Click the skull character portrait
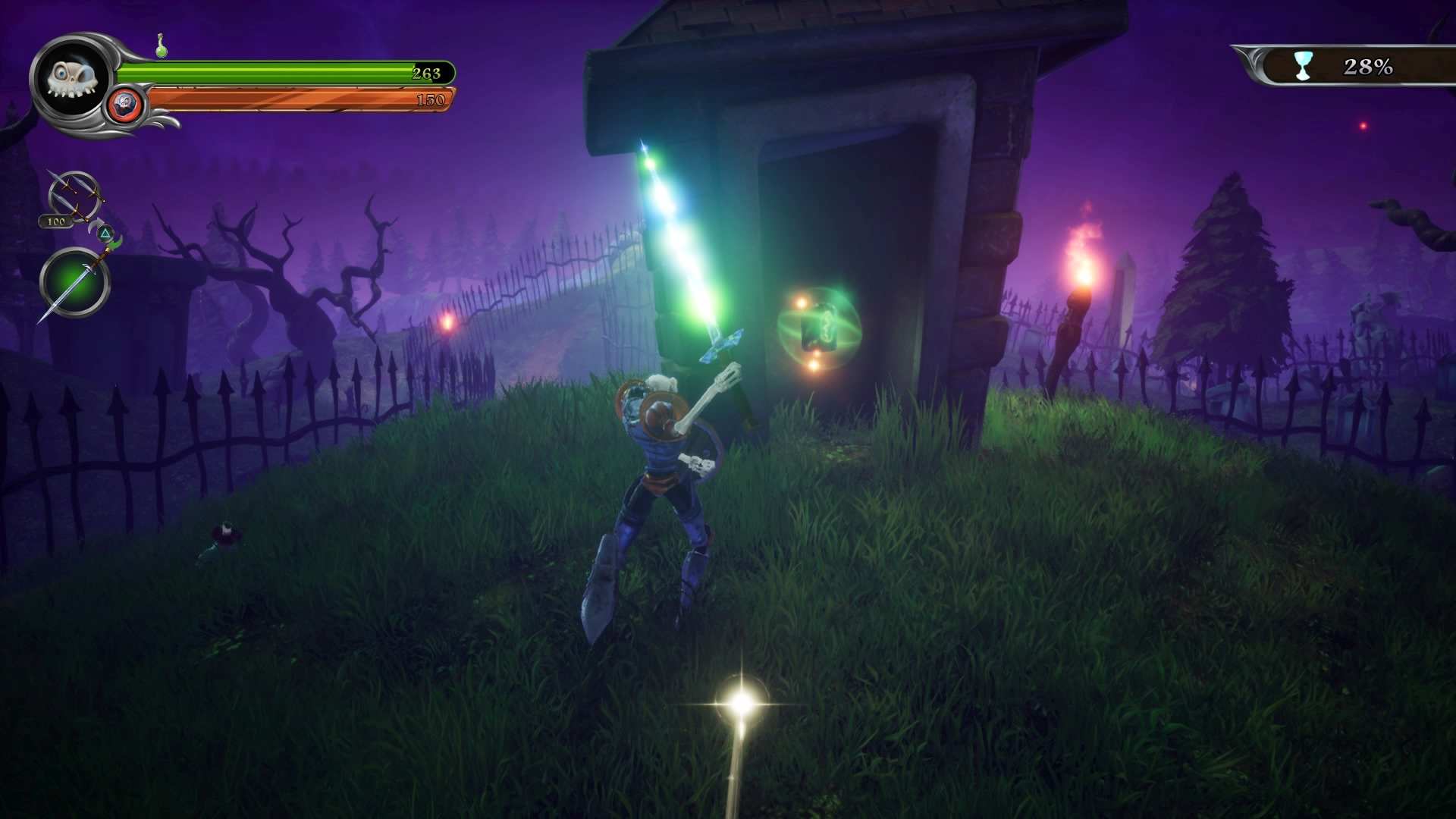Screen dimensions: 1456x819 tap(73, 78)
